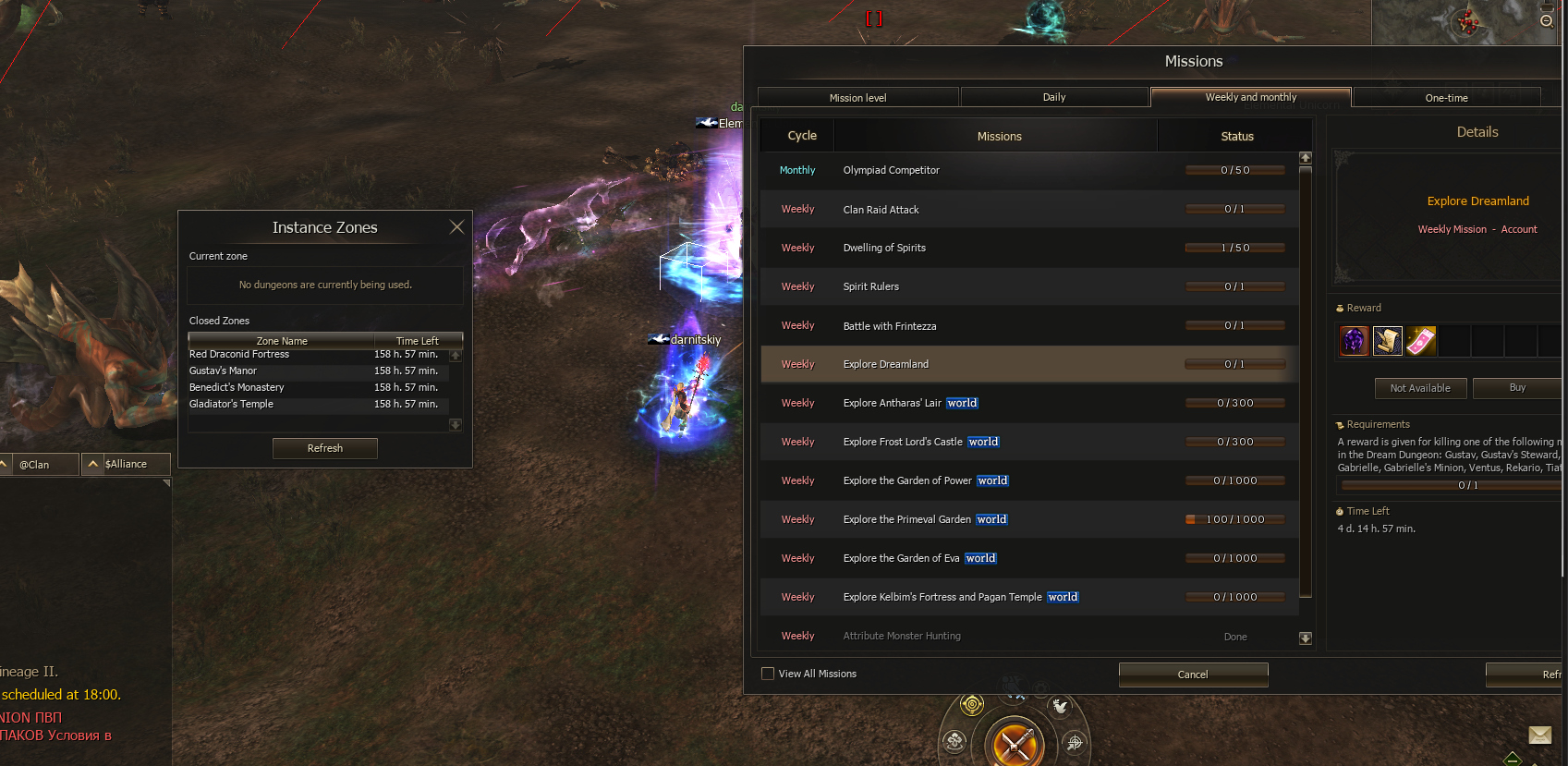The height and width of the screenshot is (766, 1568).
Task: Refresh the Instance Zones list
Action: click(x=324, y=448)
